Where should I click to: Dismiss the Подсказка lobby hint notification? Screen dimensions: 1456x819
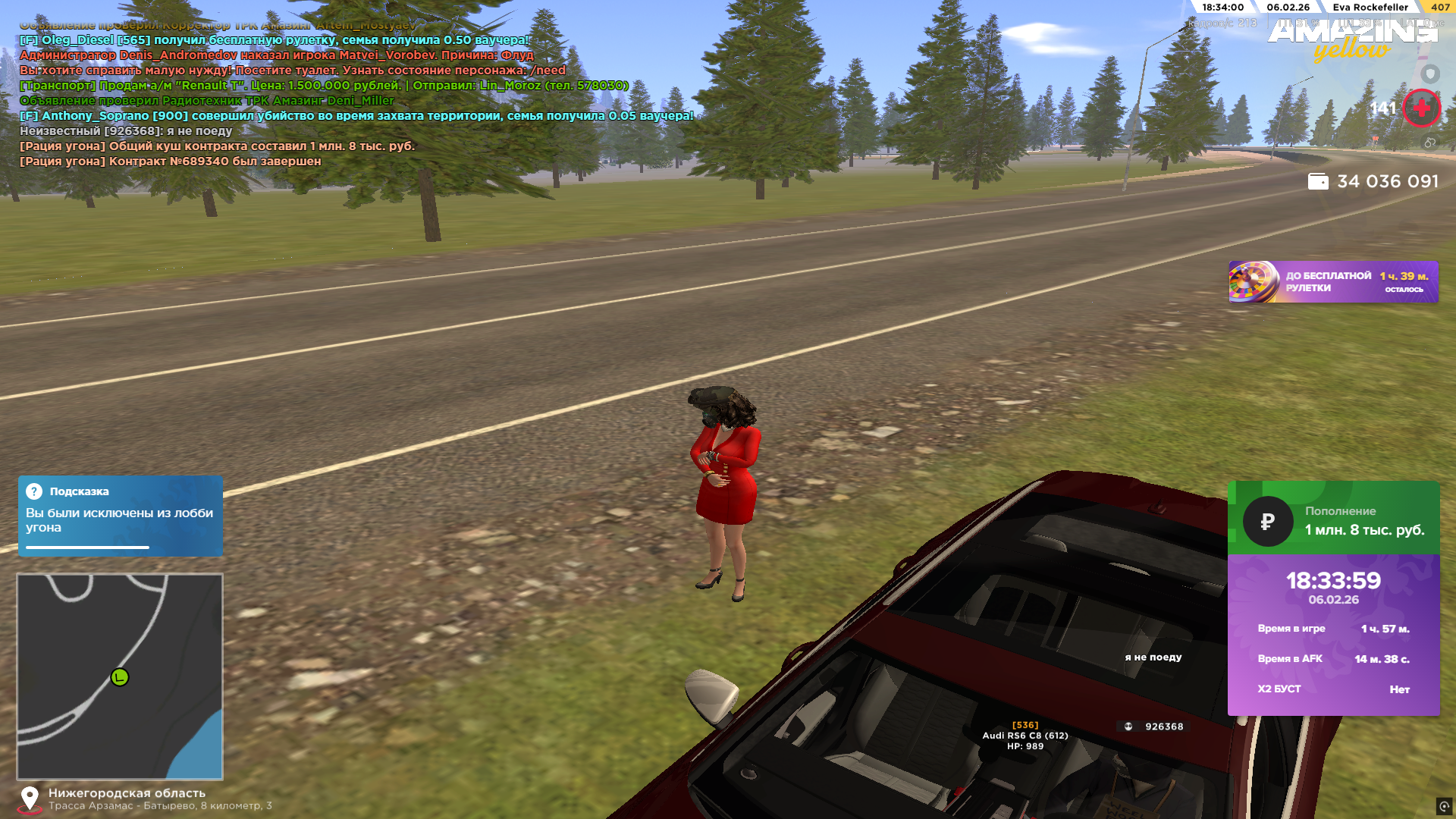tap(120, 516)
